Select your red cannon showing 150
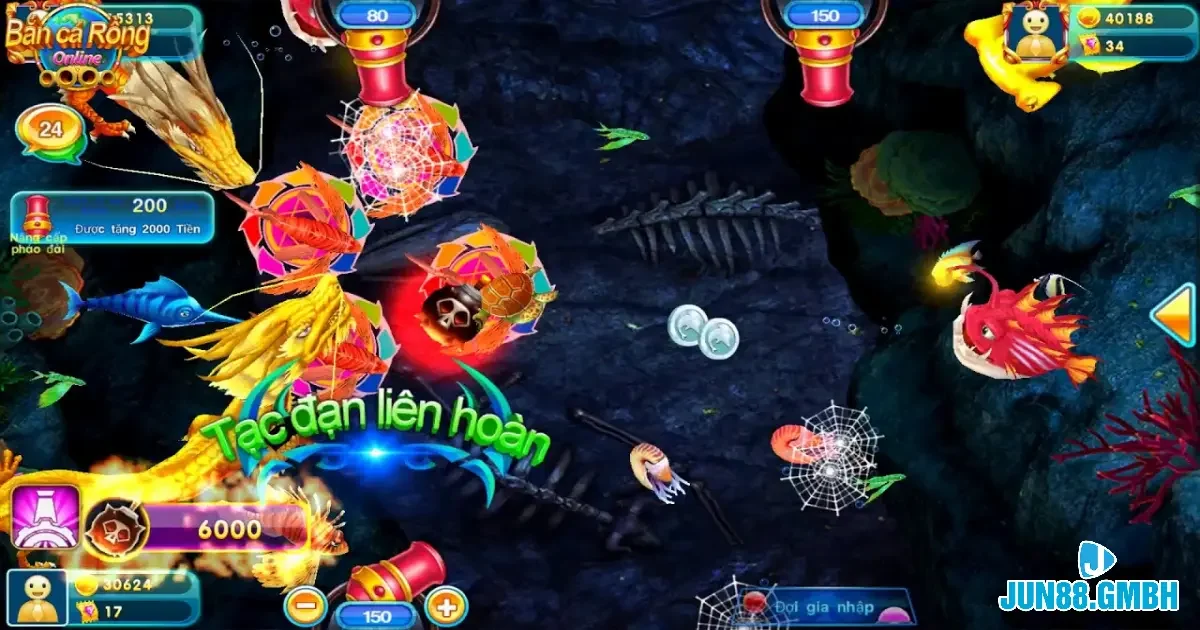The width and height of the screenshot is (1200, 630). (x=395, y=575)
